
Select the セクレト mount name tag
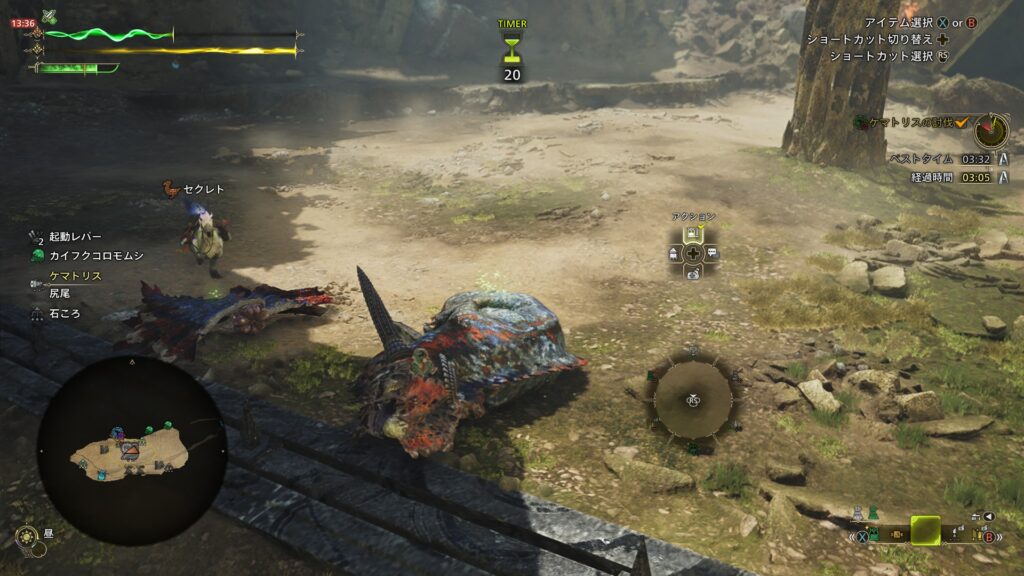[205, 188]
